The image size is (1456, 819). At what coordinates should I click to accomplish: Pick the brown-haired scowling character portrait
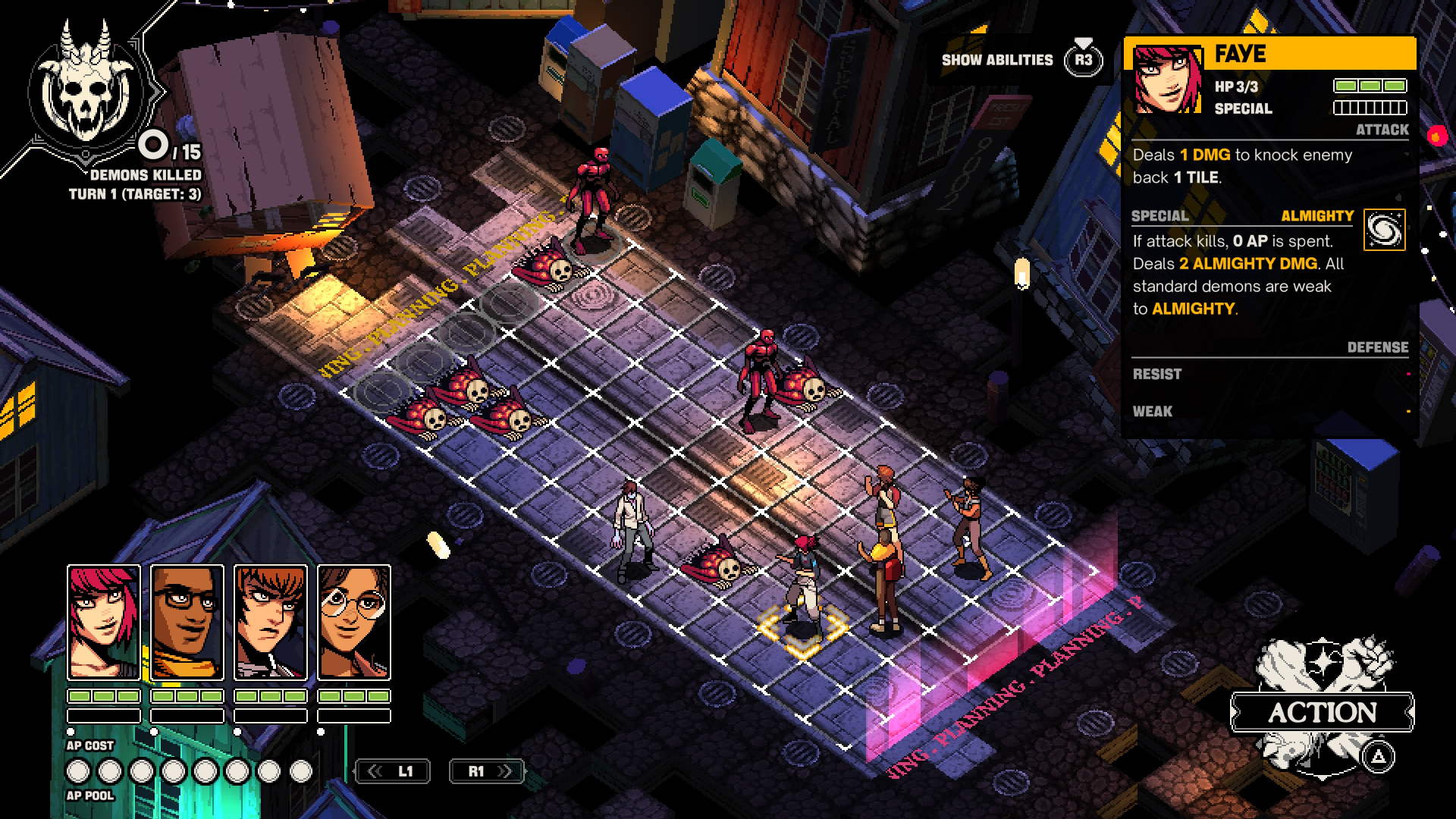pos(271,622)
